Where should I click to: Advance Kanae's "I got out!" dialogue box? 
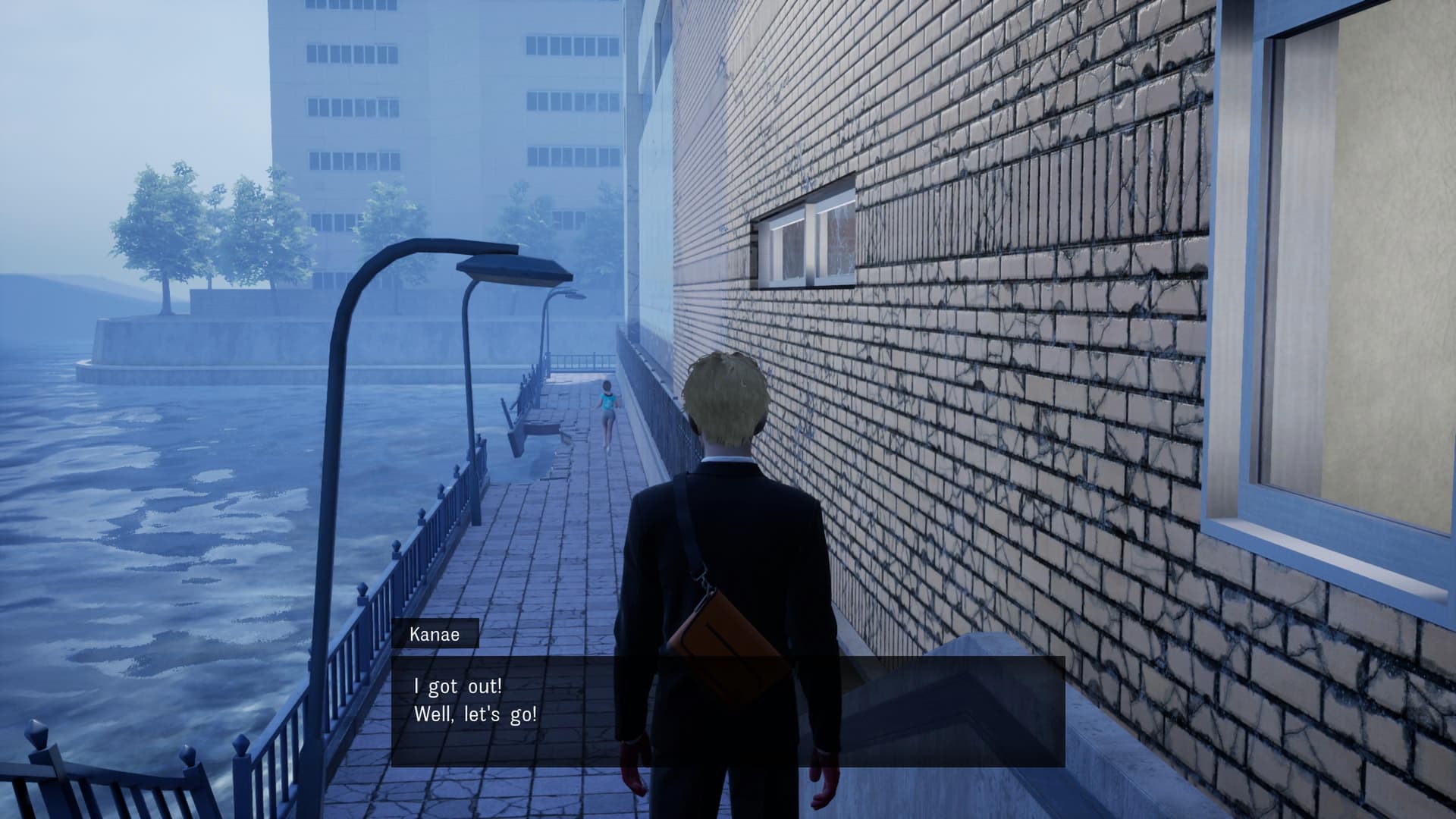[727, 711]
